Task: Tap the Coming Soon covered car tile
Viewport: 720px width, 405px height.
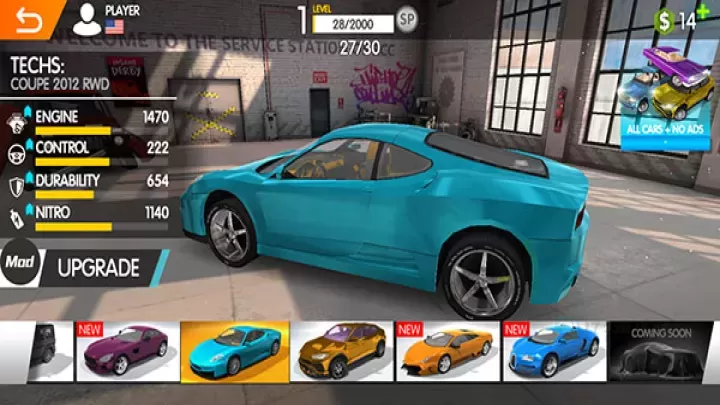Action: pyautogui.click(x=661, y=351)
